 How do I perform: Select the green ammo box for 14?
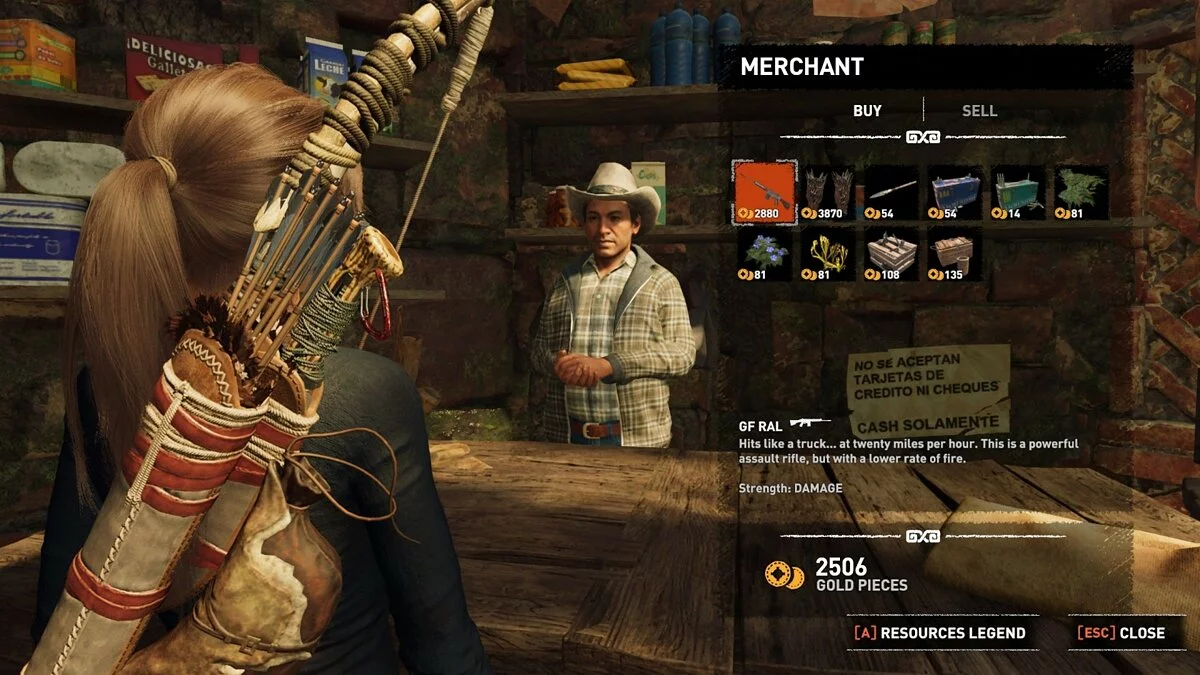click(x=1018, y=192)
